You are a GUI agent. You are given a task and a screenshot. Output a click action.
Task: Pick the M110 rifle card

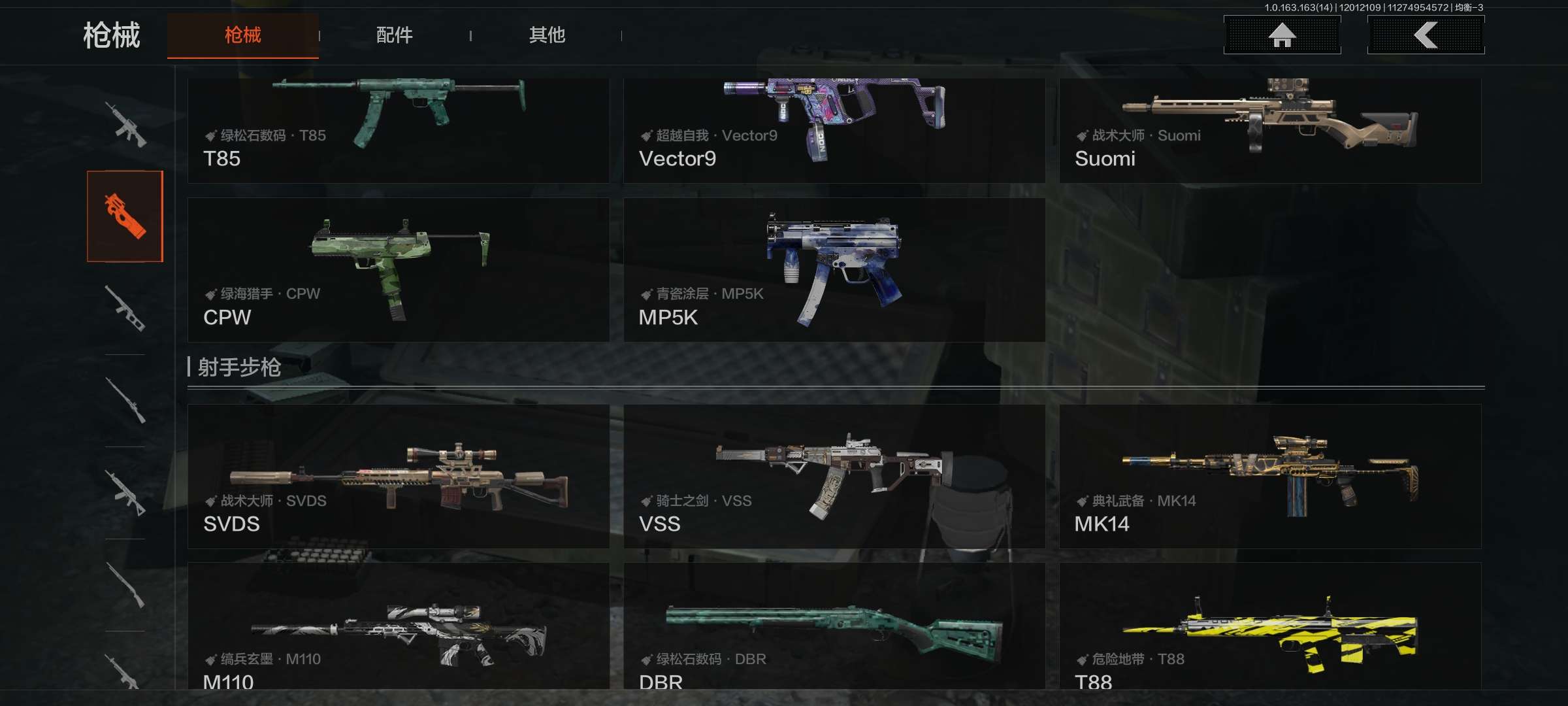[398, 626]
